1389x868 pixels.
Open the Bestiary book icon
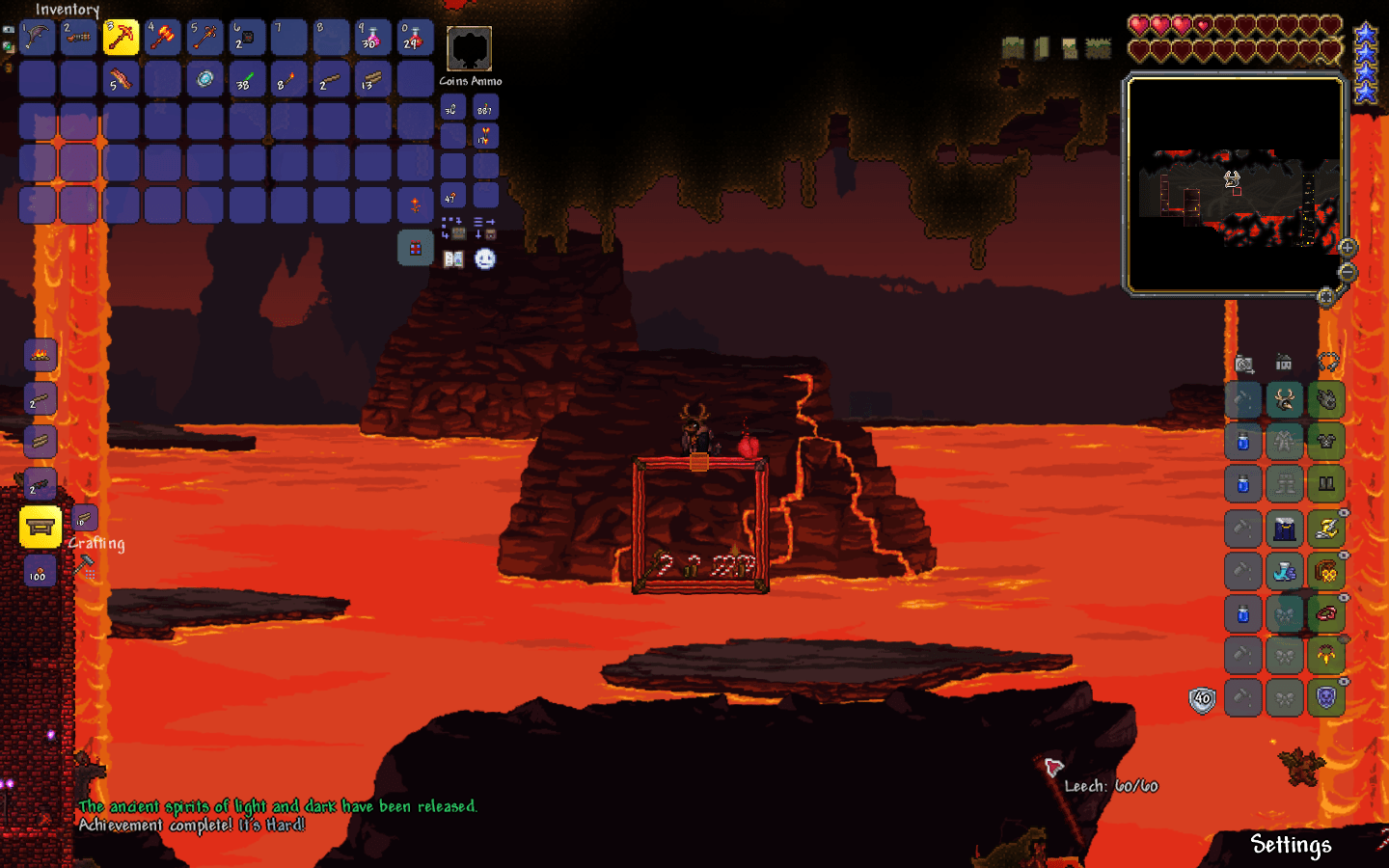[x=453, y=259]
